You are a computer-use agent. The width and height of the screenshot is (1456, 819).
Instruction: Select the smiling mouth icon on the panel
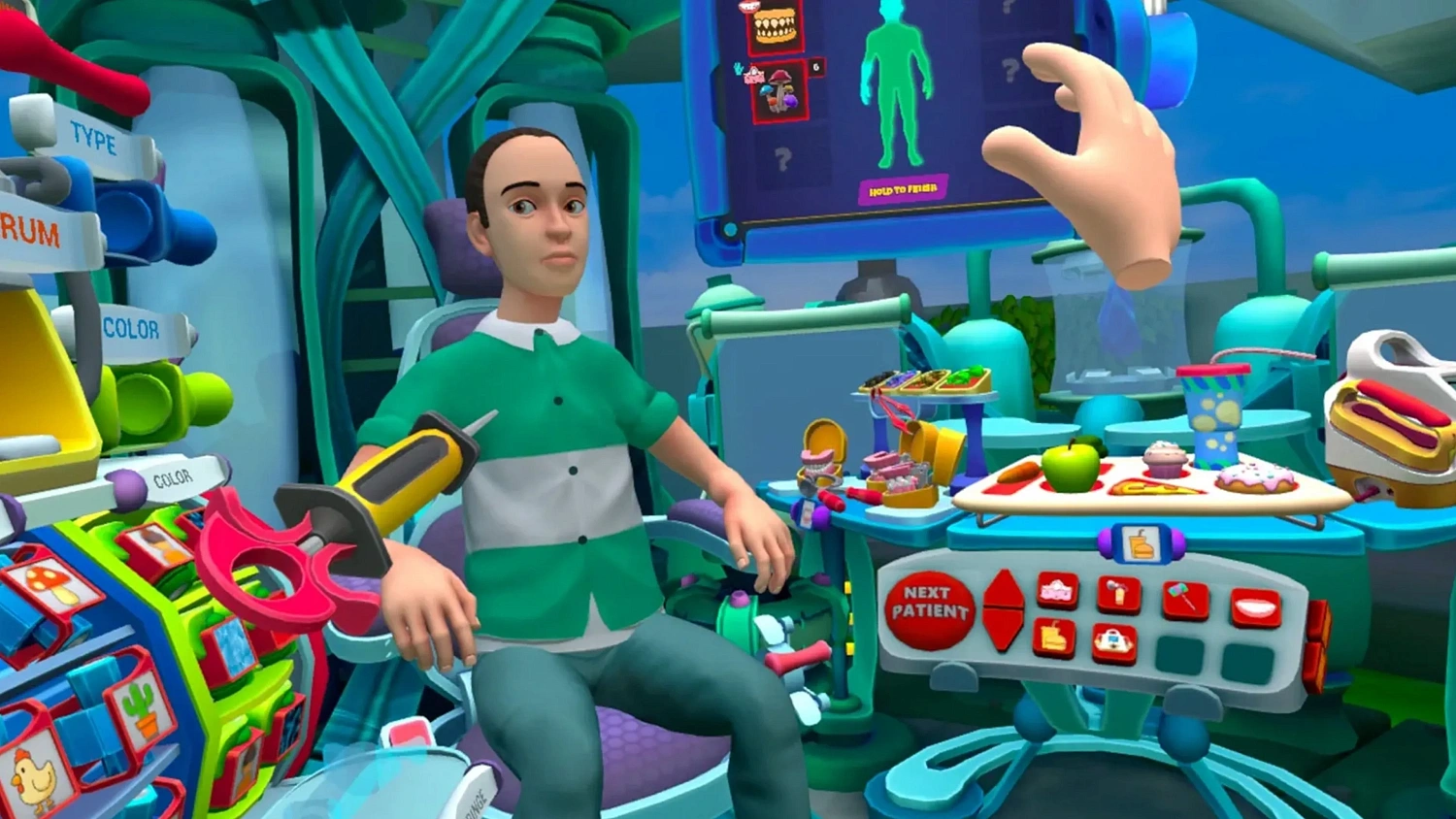(x=1258, y=607)
